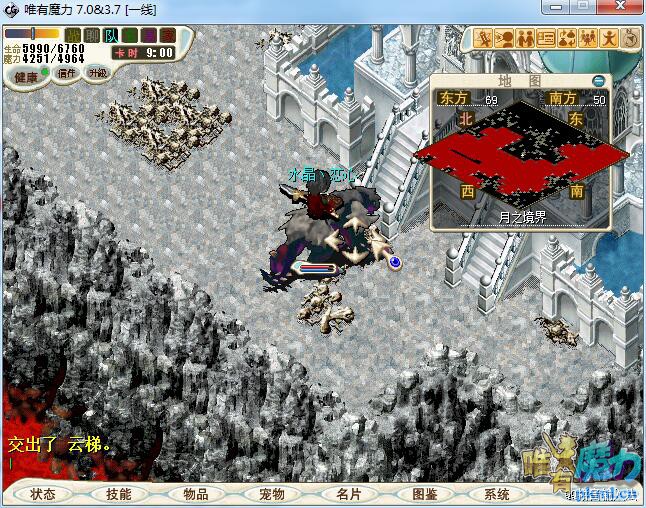Open the 系统 system menu

click(497, 494)
